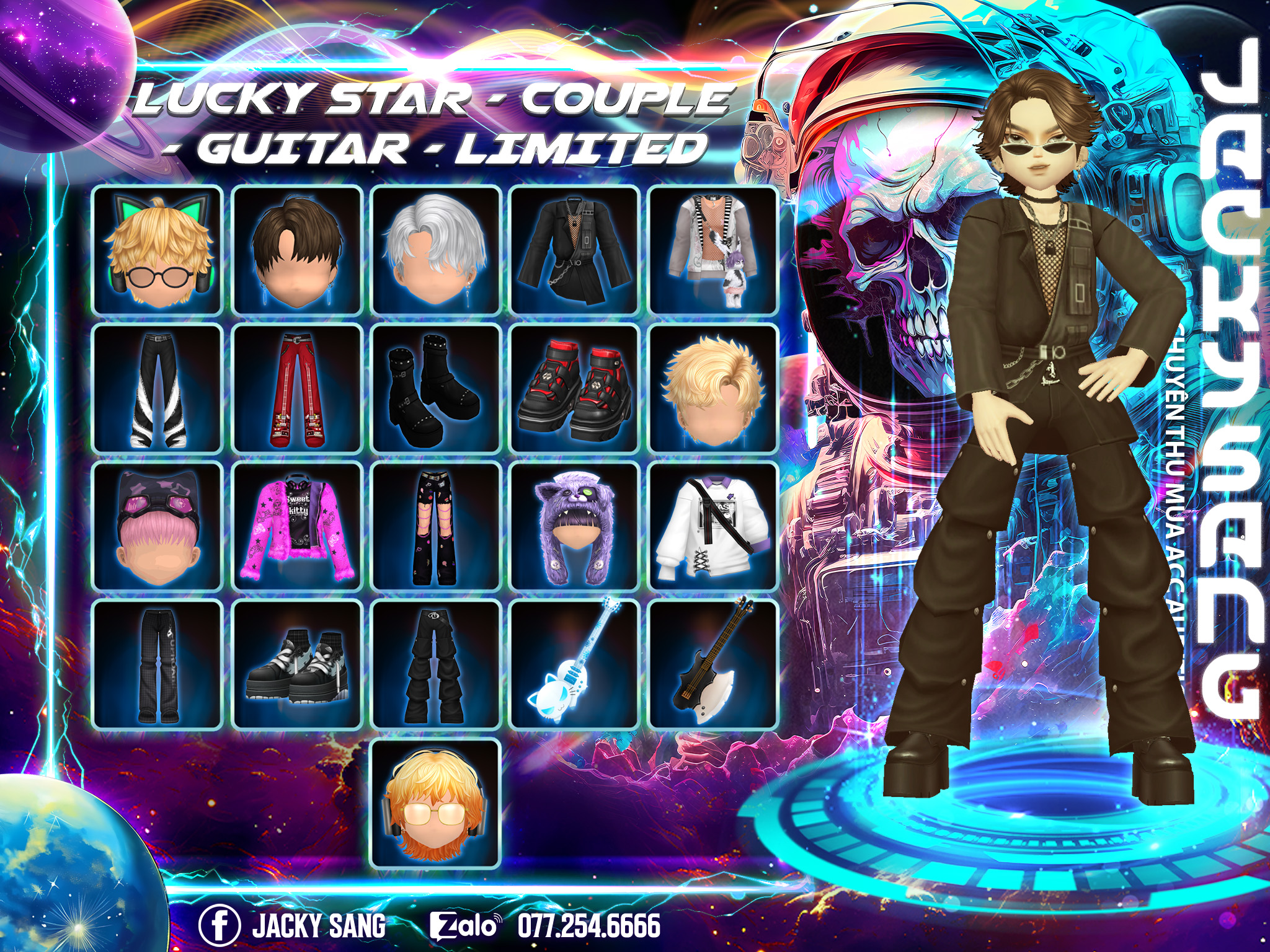Select the baggy black cargo pants

coord(435,665)
